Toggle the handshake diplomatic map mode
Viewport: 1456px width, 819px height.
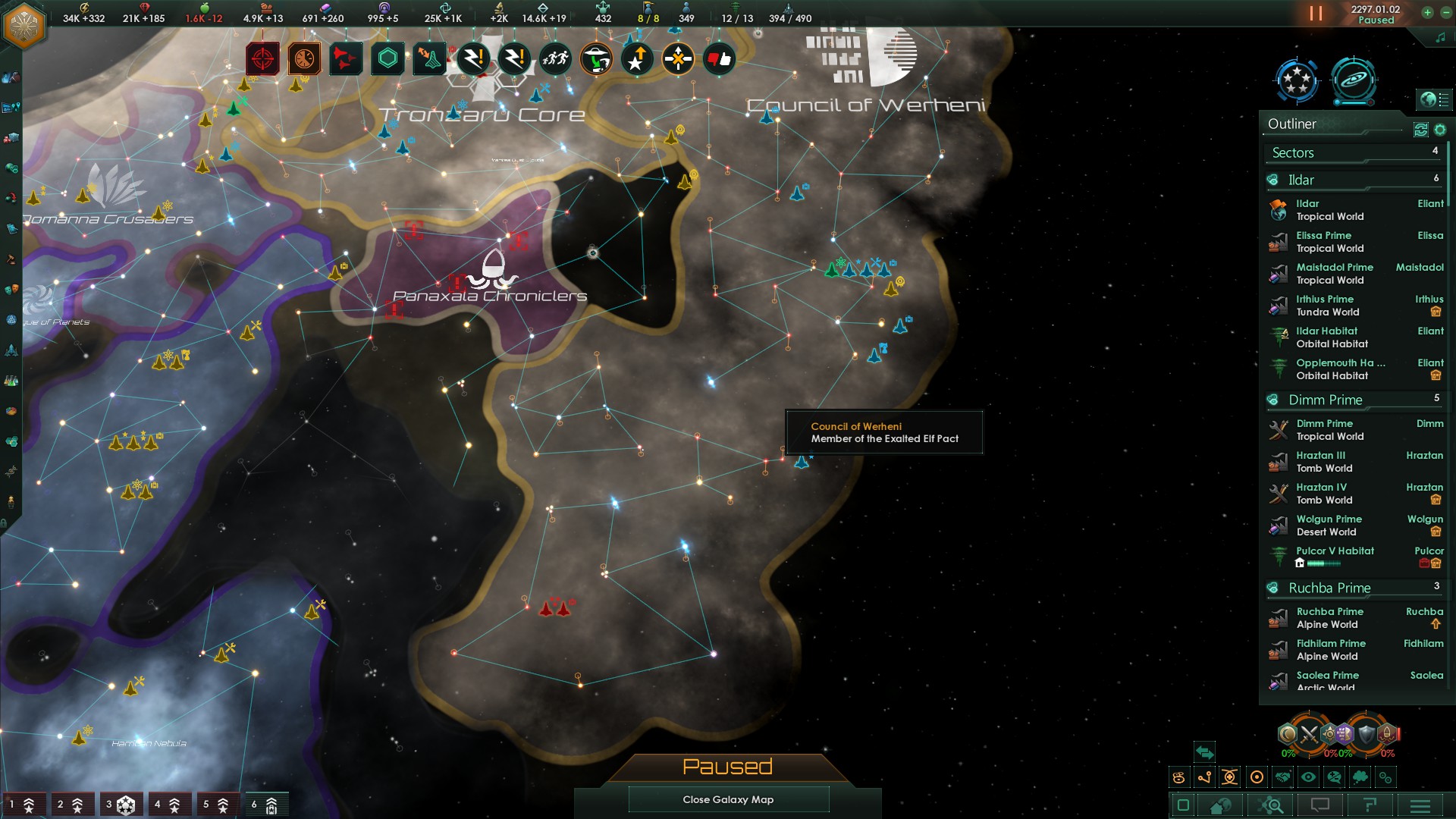[x=1282, y=777]
